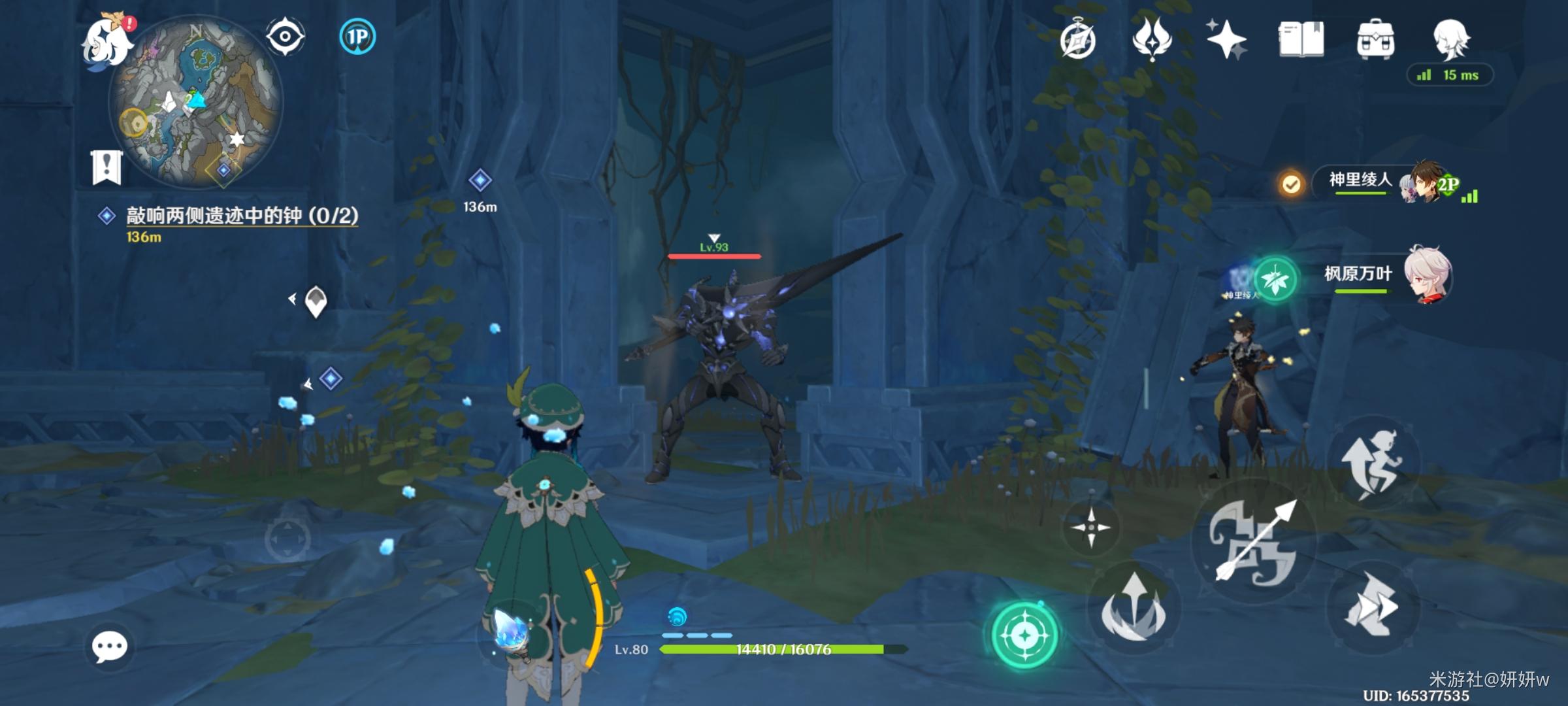Viewport: 1568px width, 706px height.
Task: Tap the sprint dash button
Action: click(1372, 607)
